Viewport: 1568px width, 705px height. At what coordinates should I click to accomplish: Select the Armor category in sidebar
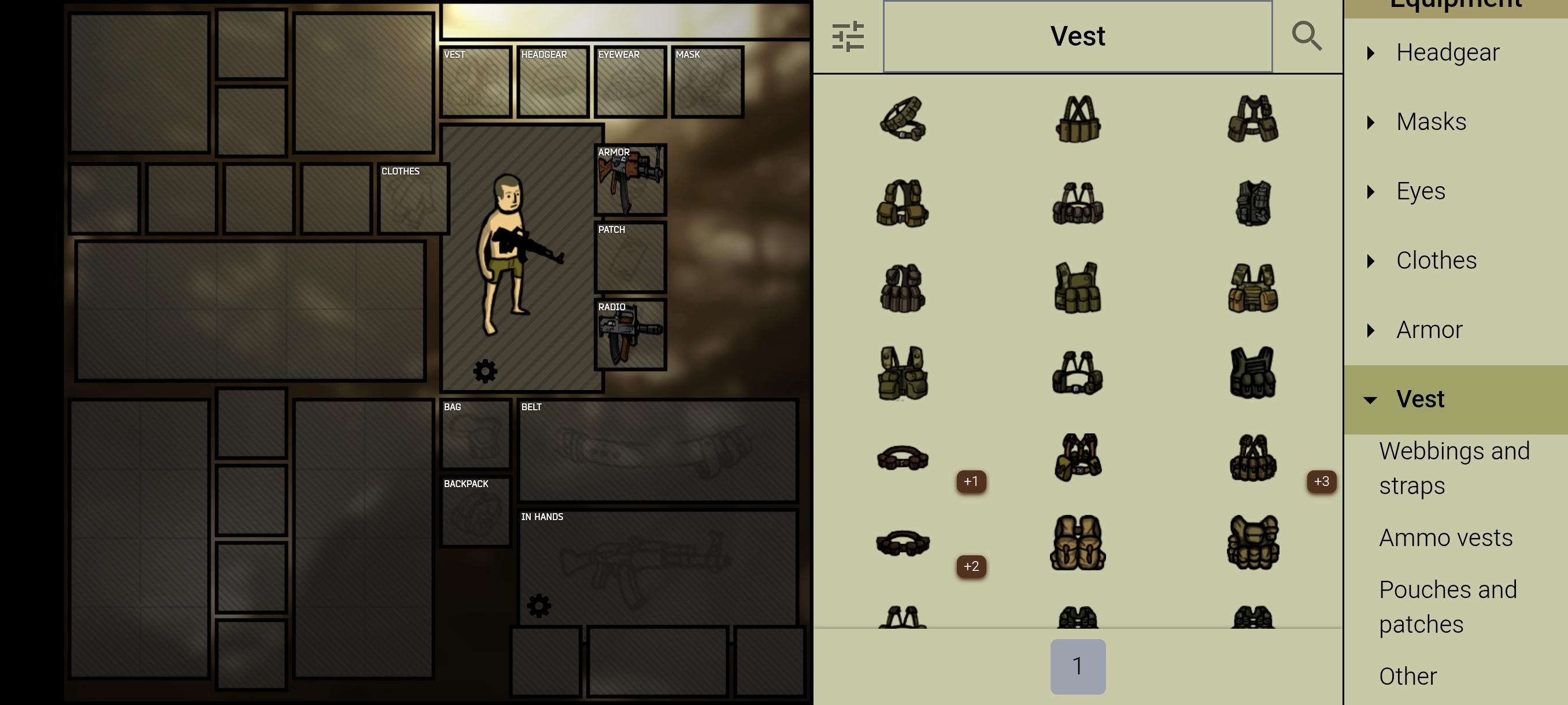click(x=1429, y=330)
